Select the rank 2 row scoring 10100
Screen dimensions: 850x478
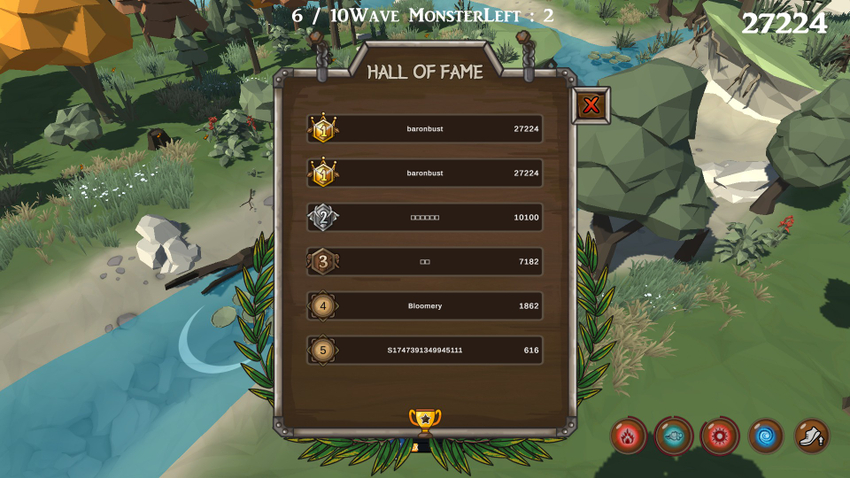[425, 217]
